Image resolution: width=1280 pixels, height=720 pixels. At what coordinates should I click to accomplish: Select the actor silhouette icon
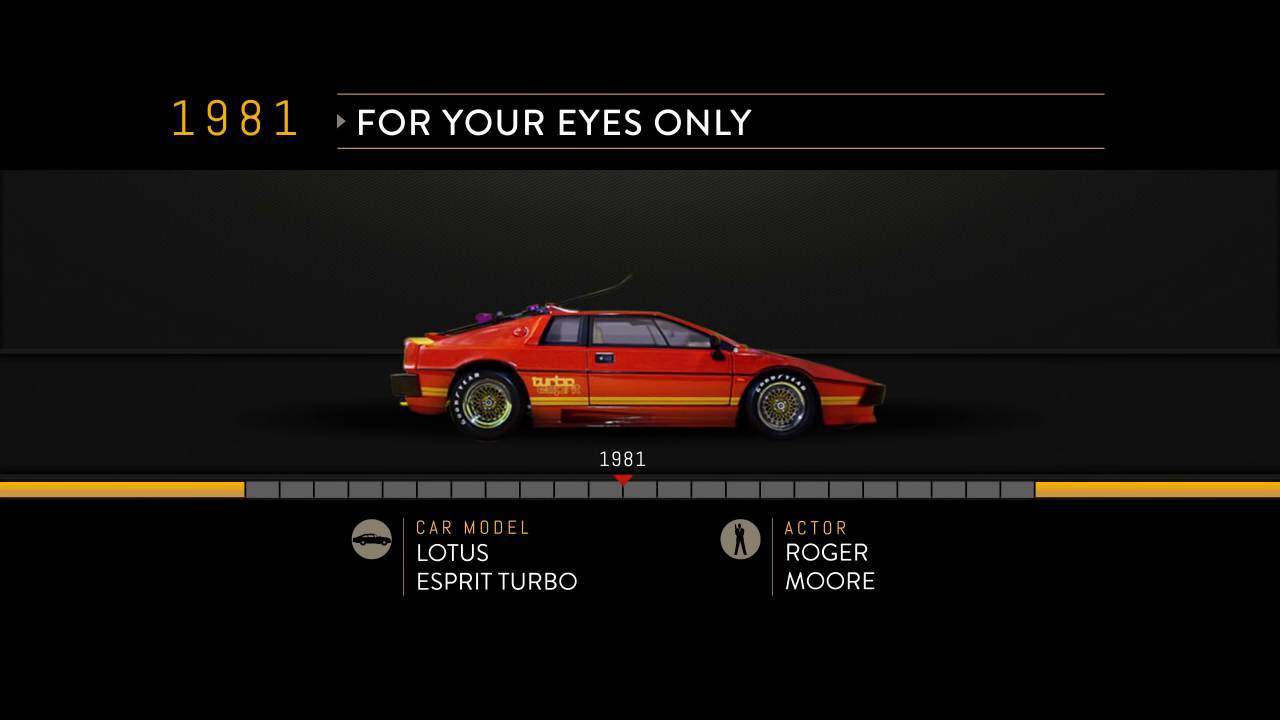[740, 539]
